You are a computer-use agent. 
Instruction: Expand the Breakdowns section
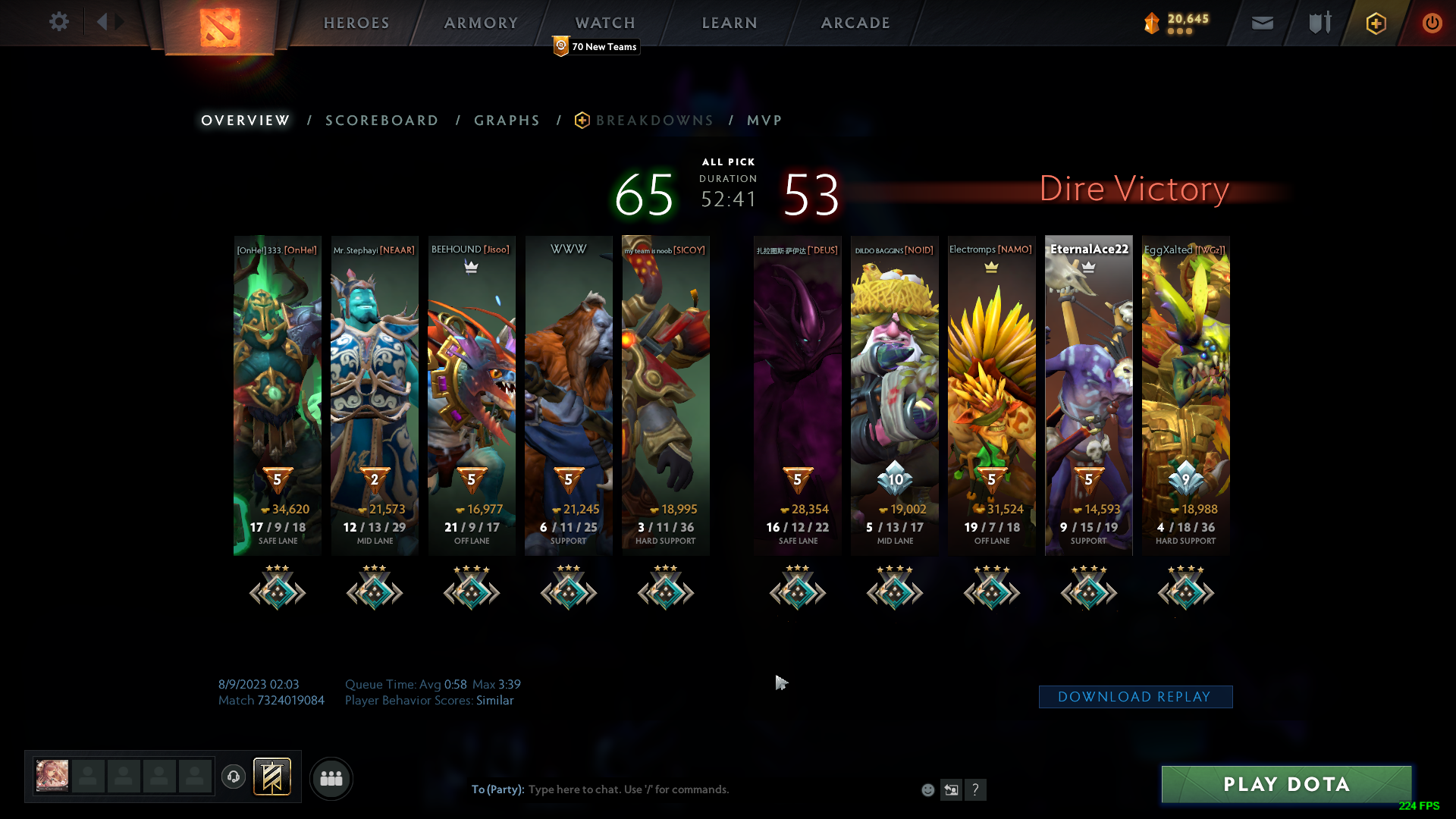pyautogui.click(x=654, y=120)
